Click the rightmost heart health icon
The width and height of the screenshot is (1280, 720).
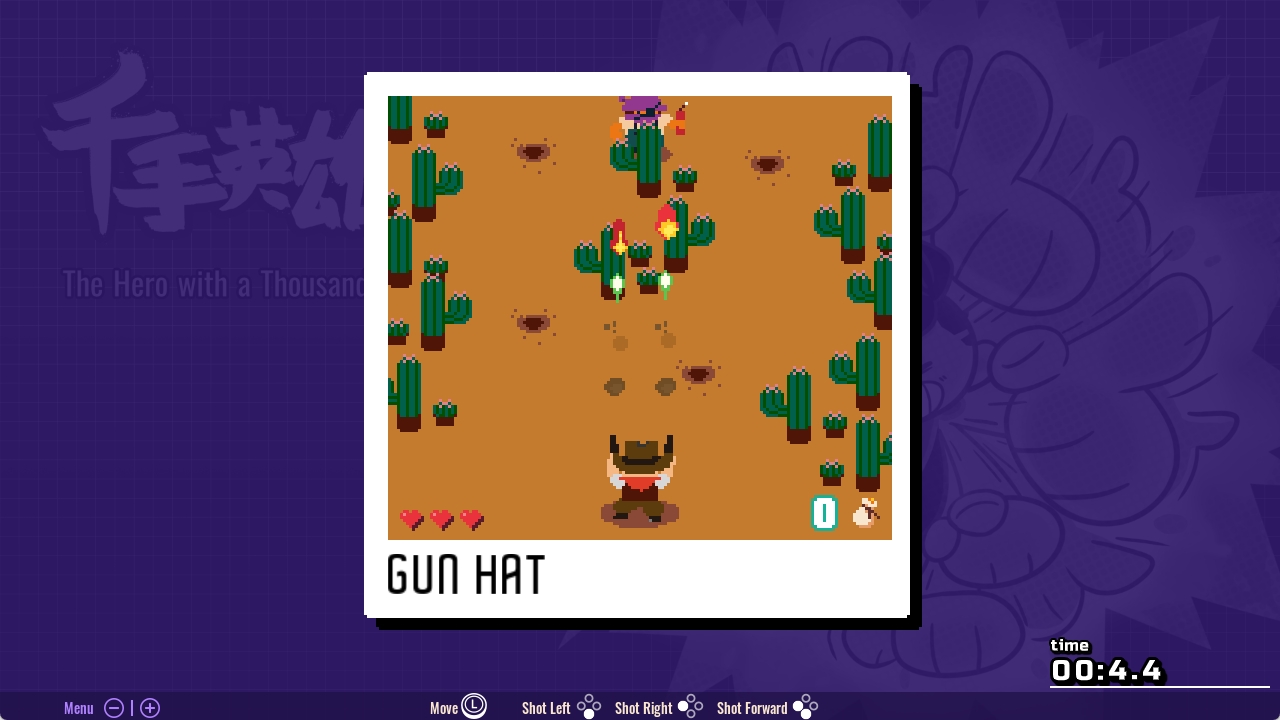point(468,520)
